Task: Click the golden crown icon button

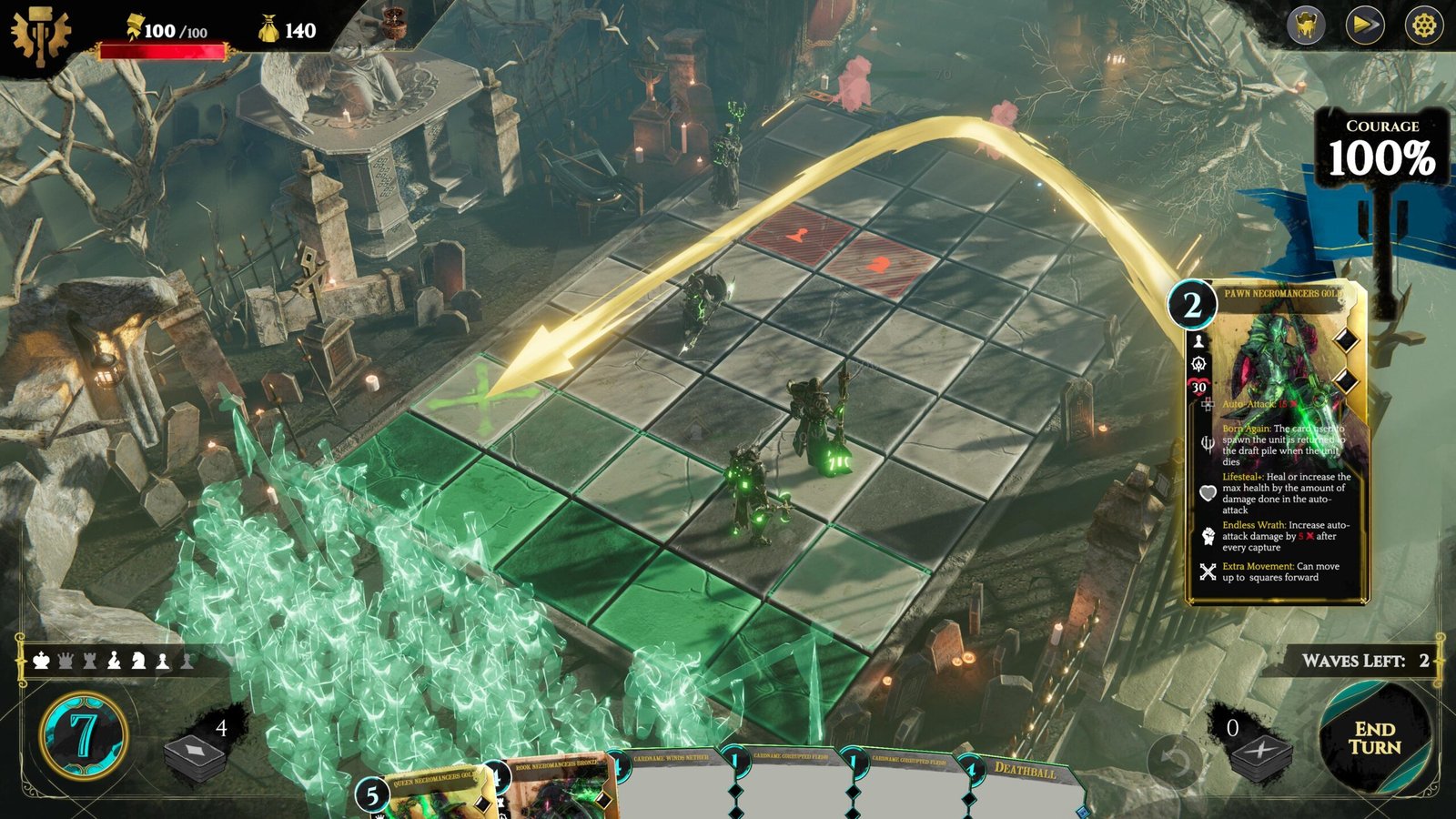Action: coord(1306,25)
